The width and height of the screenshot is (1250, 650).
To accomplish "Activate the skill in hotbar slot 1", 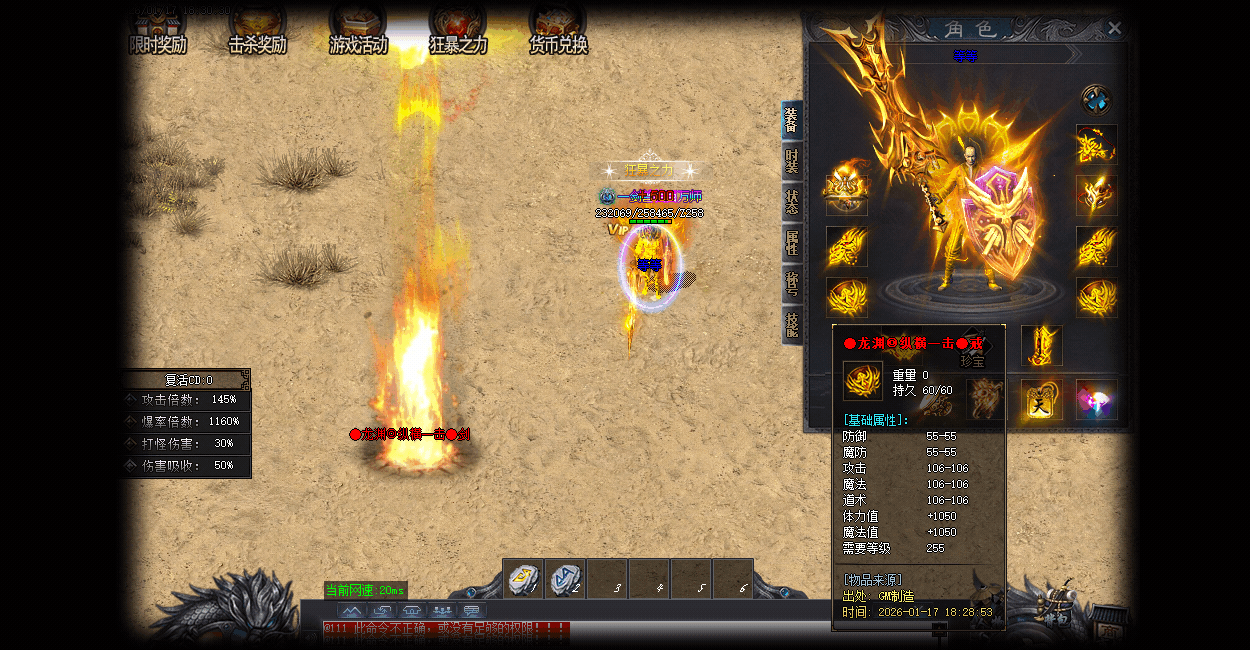I will [x=523, y=579].
